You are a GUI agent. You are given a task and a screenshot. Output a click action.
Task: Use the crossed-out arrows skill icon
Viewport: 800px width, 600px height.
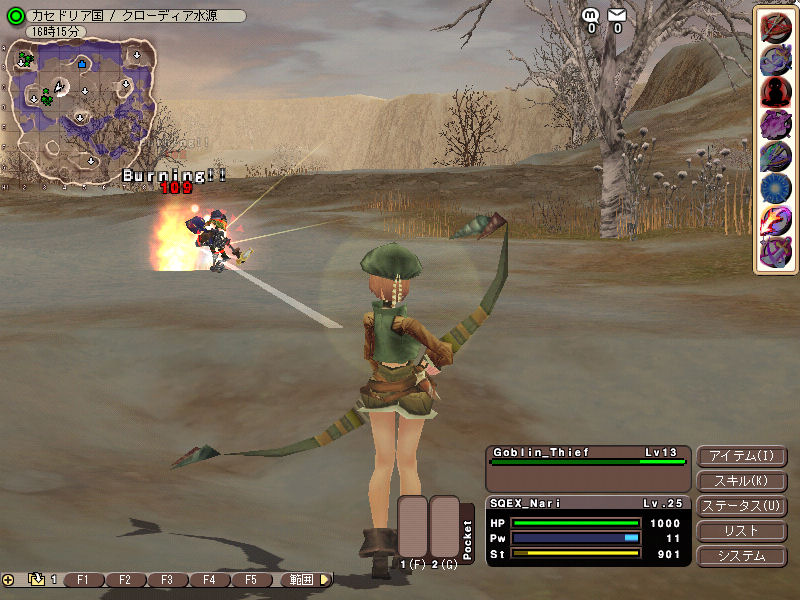click(776, 29)
